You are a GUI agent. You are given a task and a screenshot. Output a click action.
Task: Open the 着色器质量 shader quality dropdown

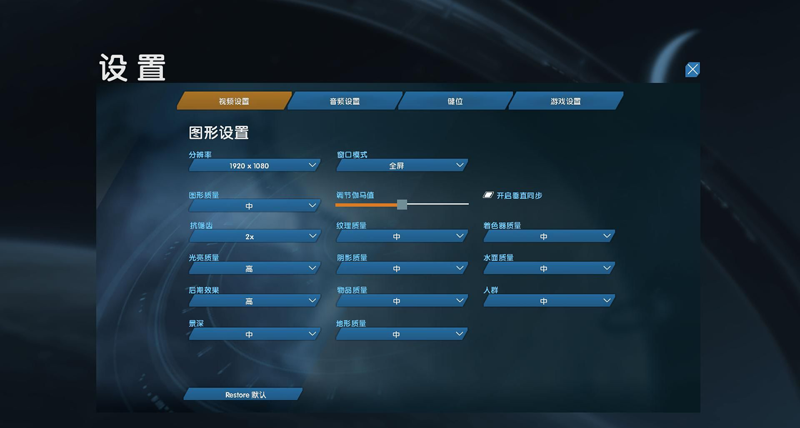pos(548,237)
